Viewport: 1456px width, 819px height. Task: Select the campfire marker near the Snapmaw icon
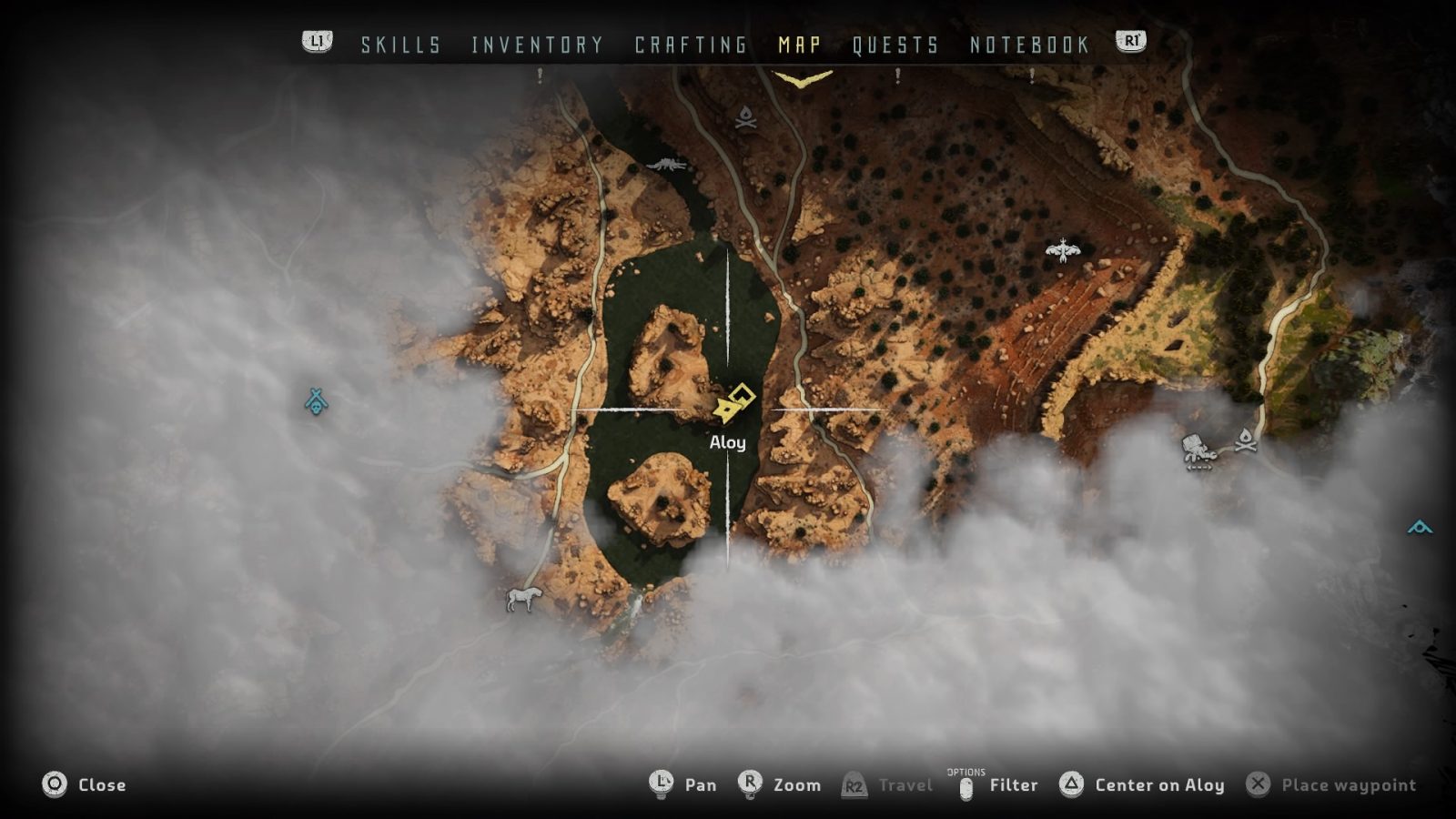point(745,117)
